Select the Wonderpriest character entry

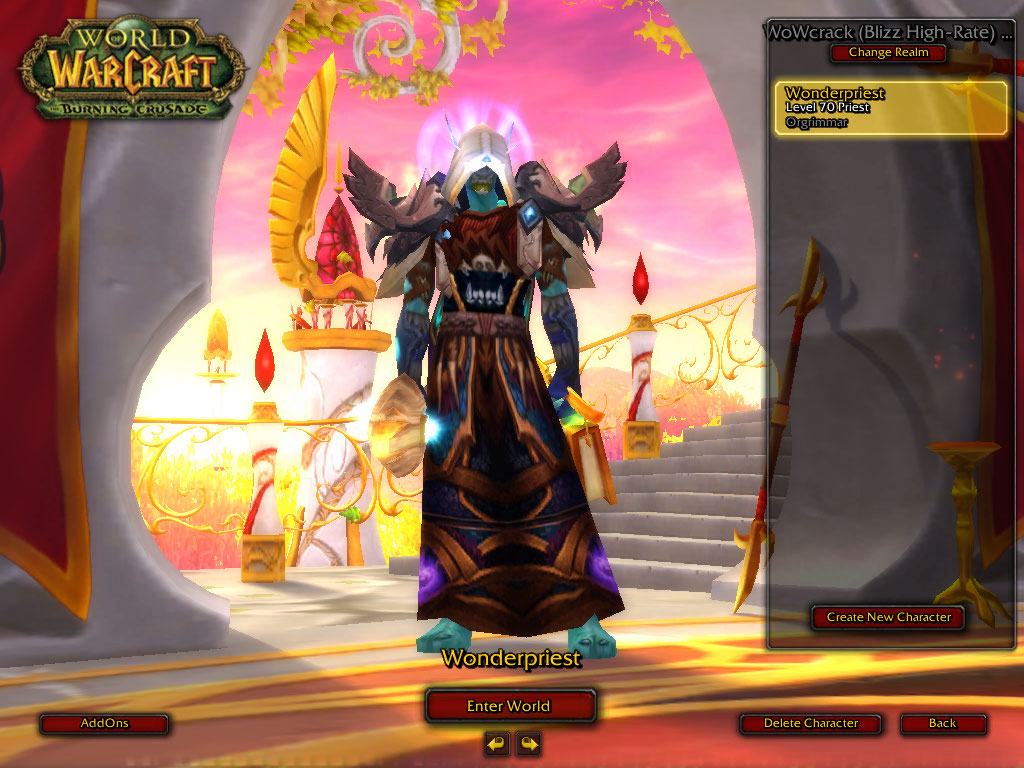pos(892,108)
